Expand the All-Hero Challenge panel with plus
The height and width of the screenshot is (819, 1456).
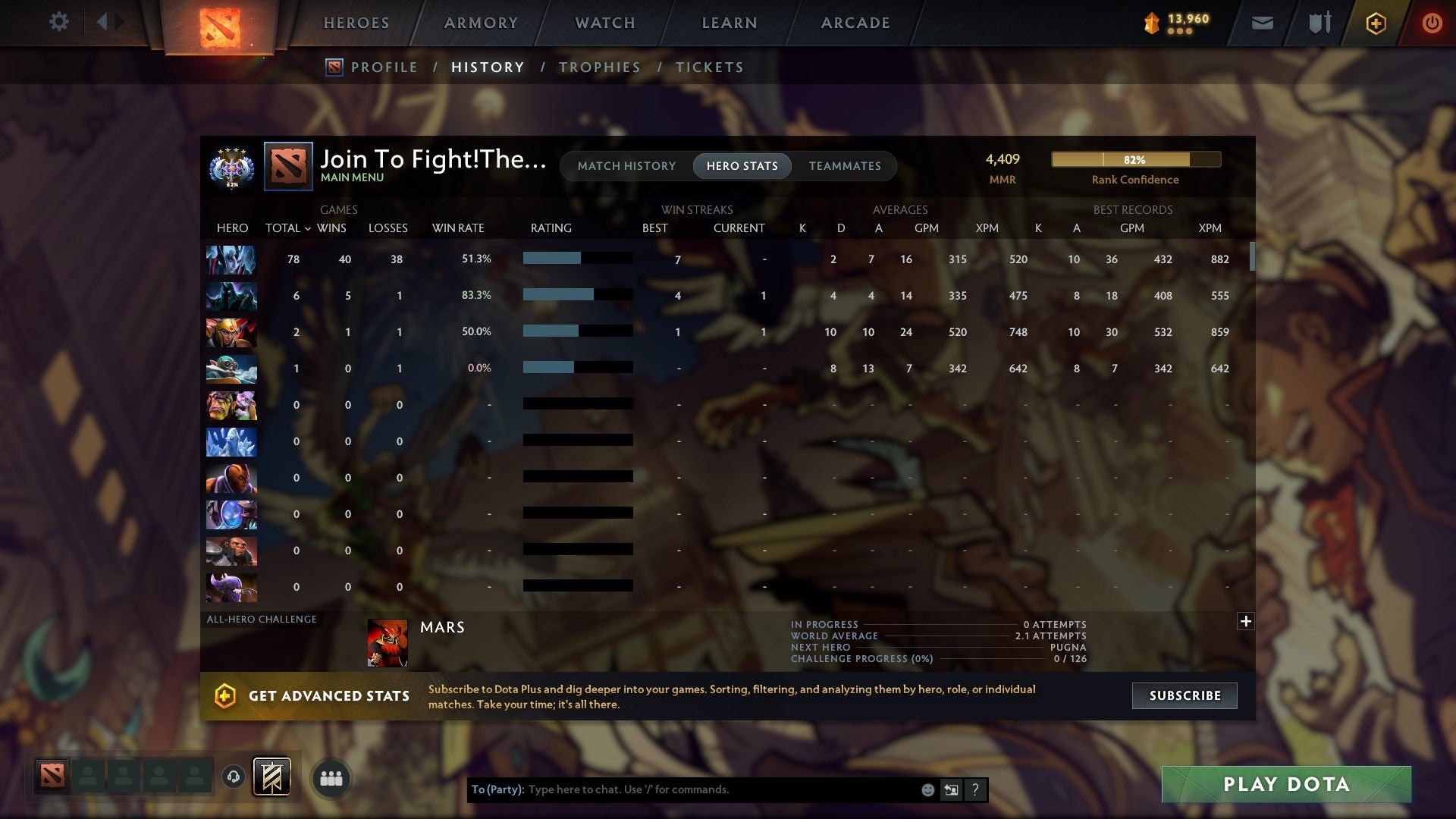point(1246,621)
